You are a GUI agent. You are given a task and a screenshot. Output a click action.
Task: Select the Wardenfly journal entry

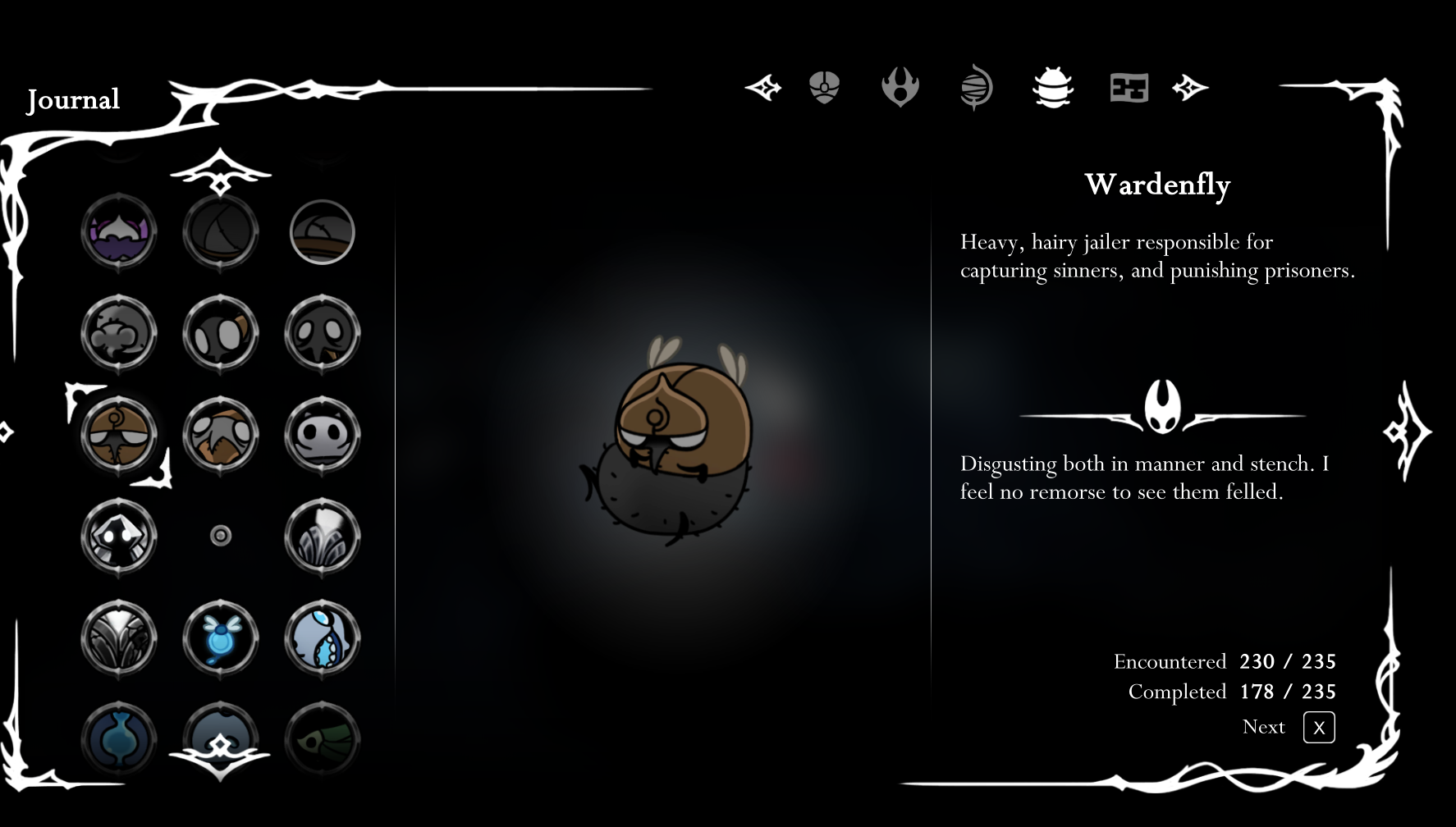click(119, 435)
